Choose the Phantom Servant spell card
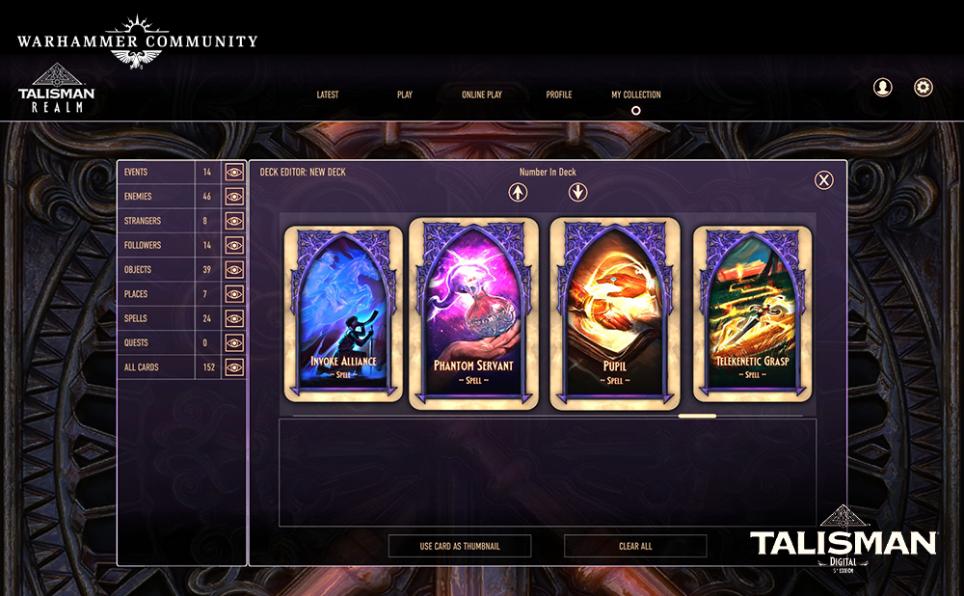964x596 pixels. 473,314
